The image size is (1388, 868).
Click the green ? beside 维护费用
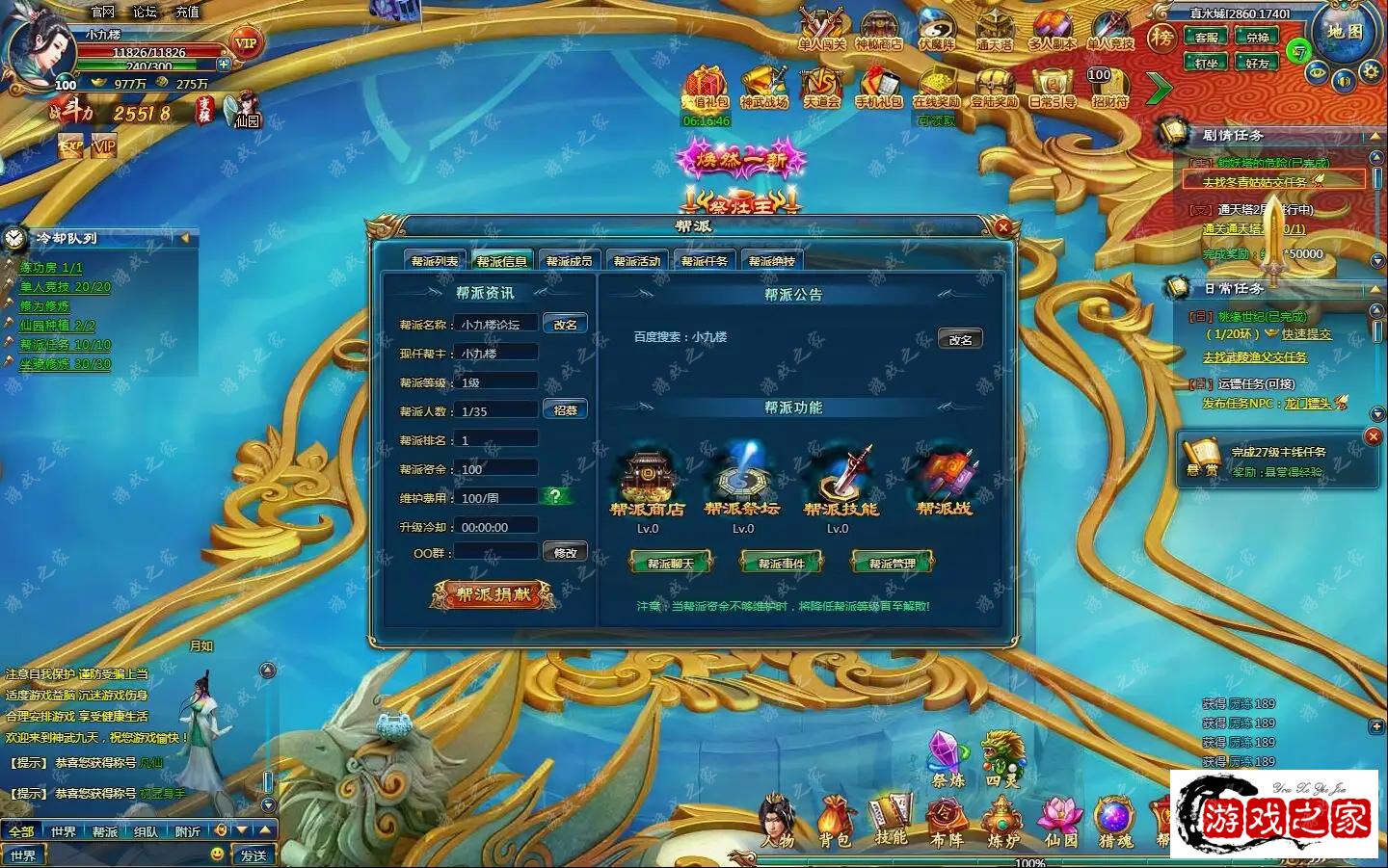(x=553, y=496)
